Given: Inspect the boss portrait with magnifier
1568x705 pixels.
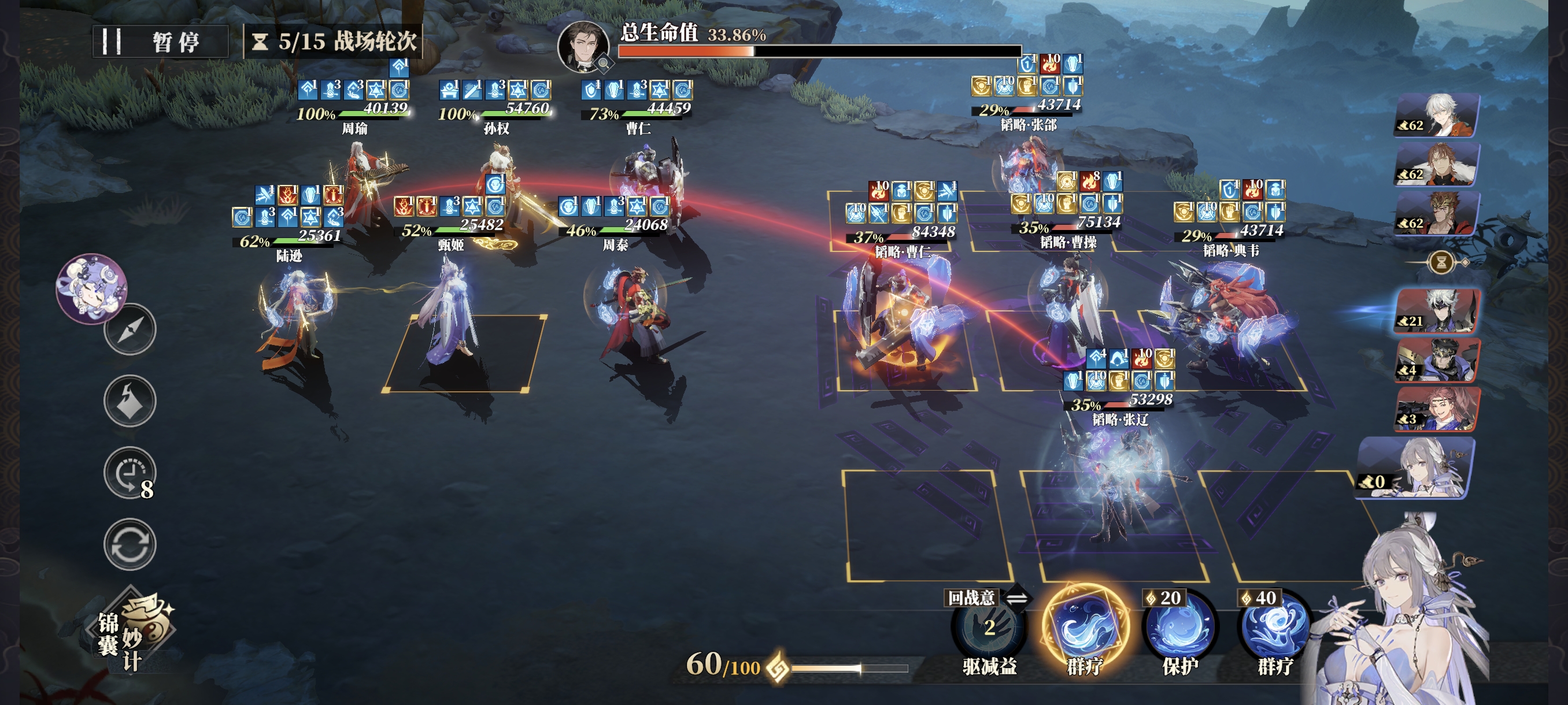Looking at the screenshot, I should 585,47.
